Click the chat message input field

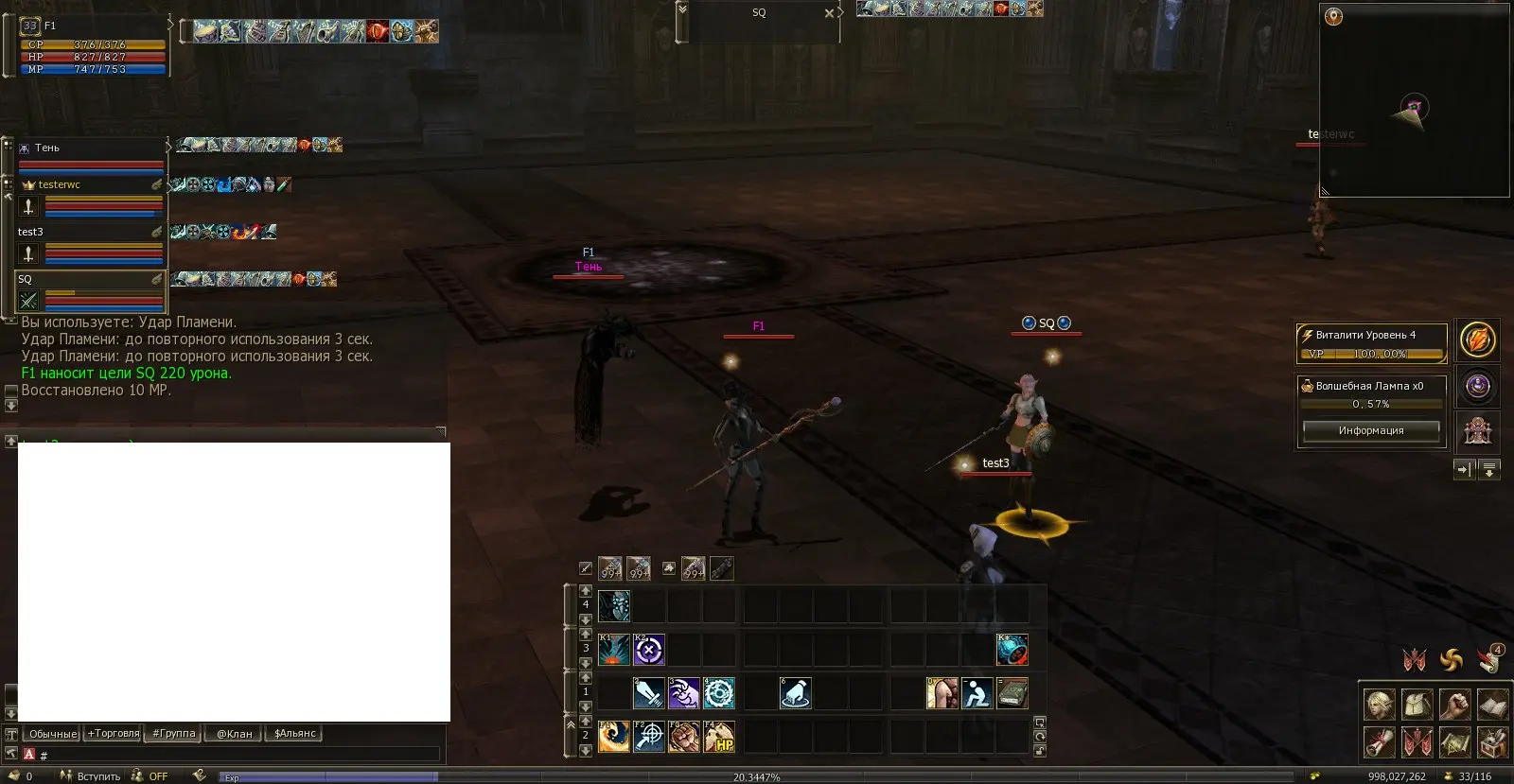pos(237,755)
